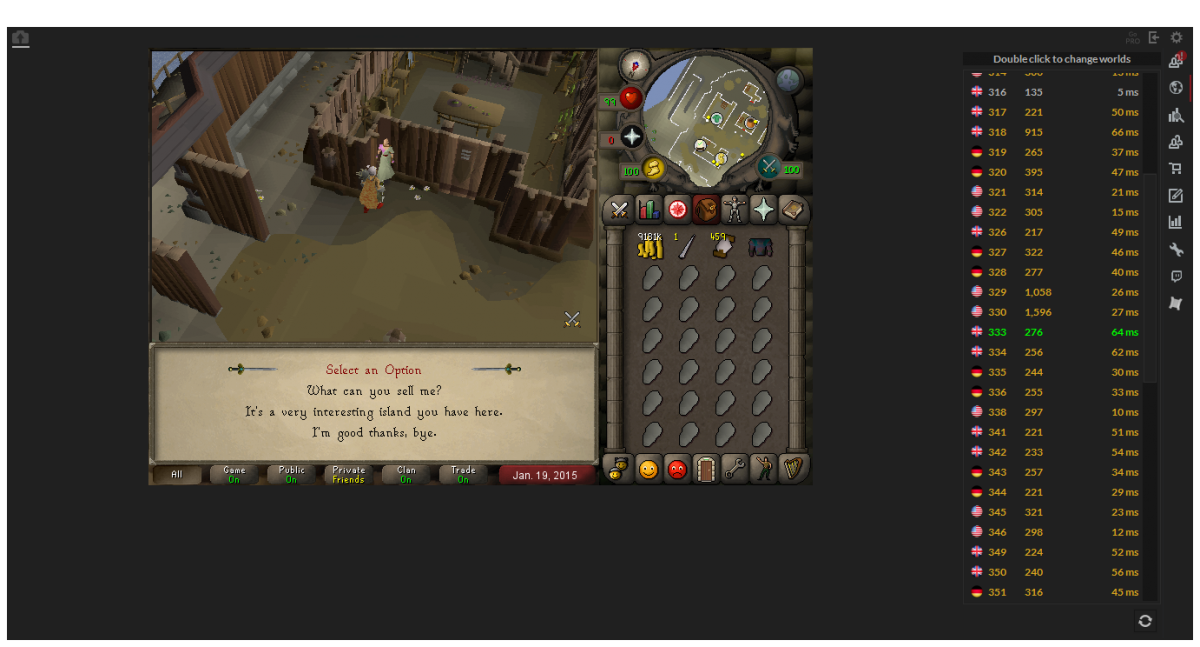Select the "interesting island" dialogue reply
The width and height of the screenshot is (1200, 647).
373,412
